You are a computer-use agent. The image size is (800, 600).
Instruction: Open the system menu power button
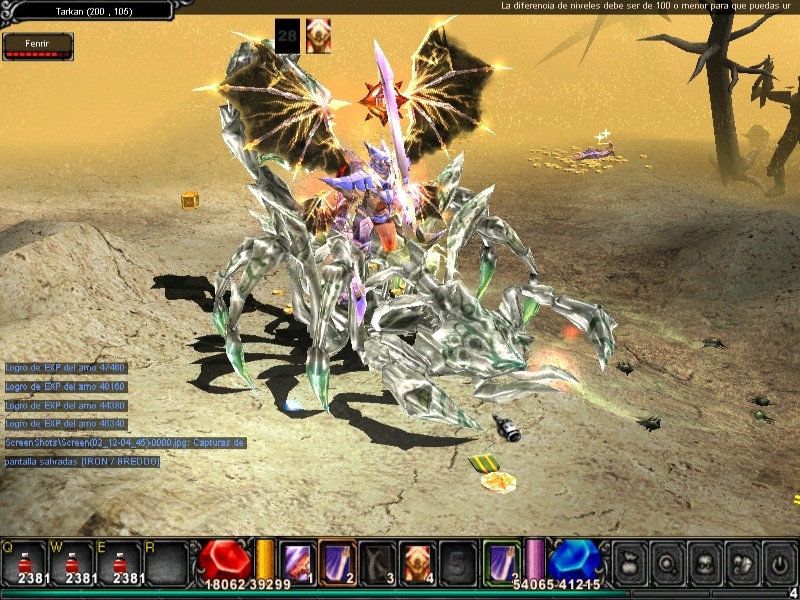[x=778, y=560]
